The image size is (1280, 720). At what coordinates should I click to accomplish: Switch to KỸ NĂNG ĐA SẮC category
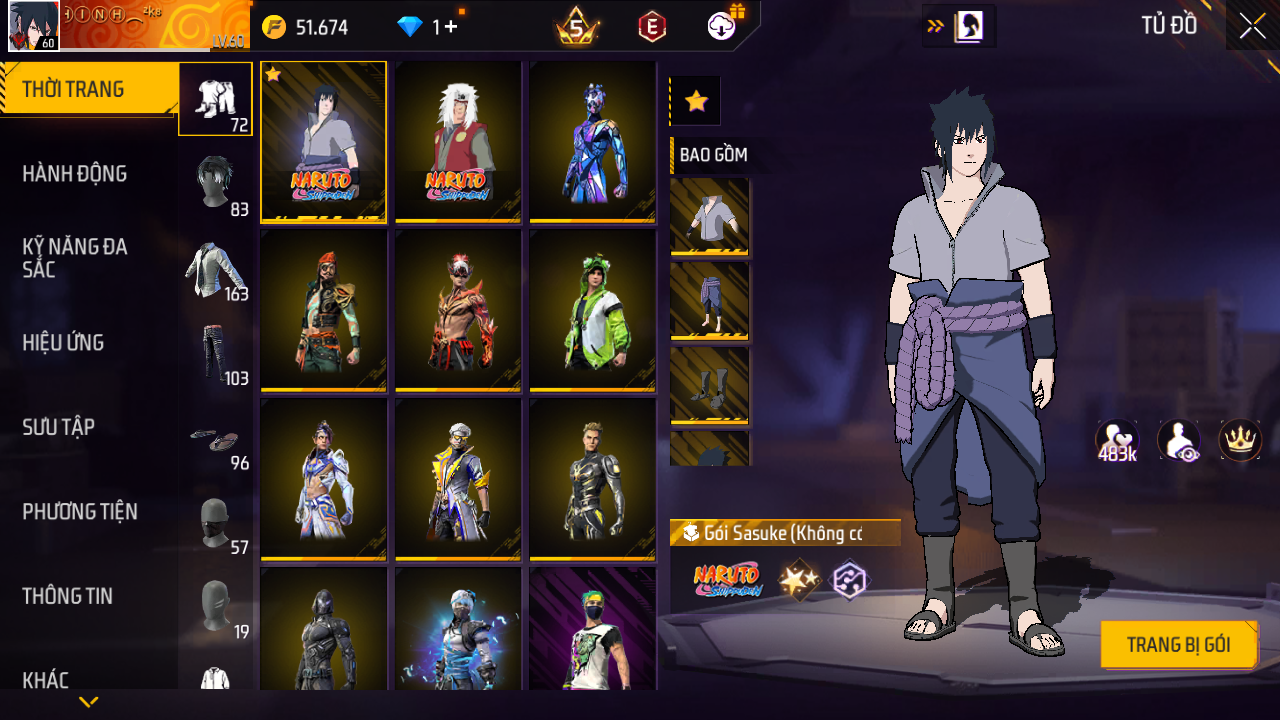(75, 258)
